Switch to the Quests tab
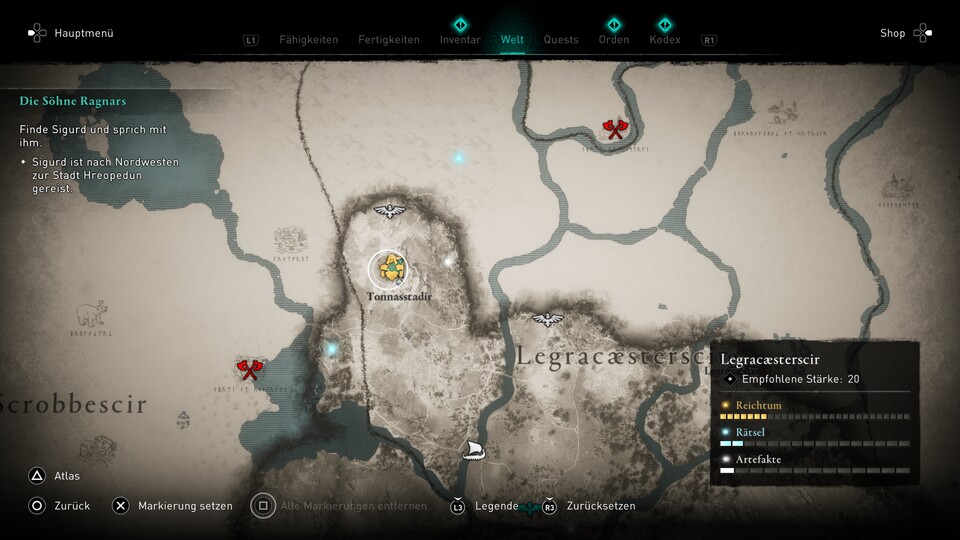 click(561, 40)
